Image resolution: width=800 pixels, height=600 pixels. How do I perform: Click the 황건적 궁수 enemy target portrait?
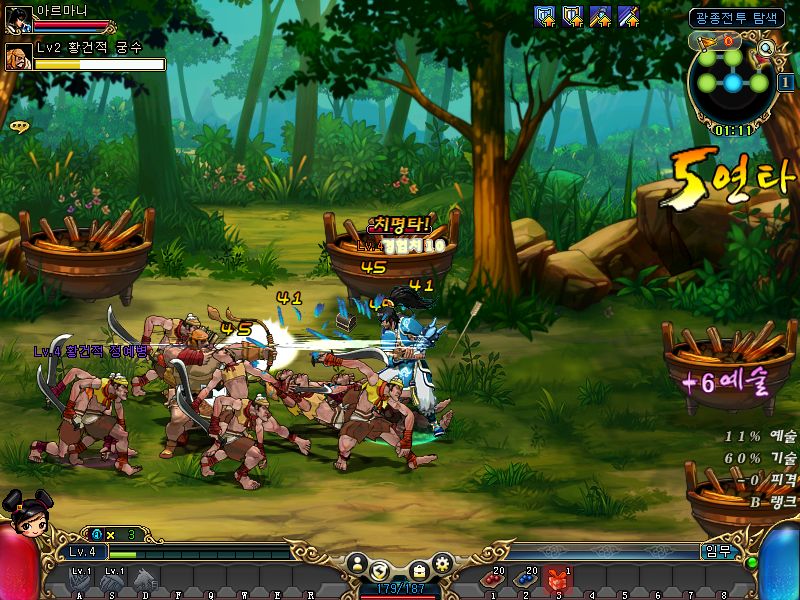(18, 56)
